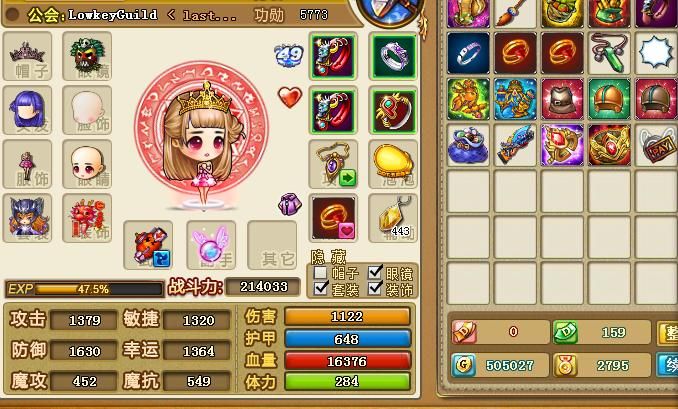Click the wedding ring with heart slot
This screenshot has height=409, width=678.
pos(334,218)
